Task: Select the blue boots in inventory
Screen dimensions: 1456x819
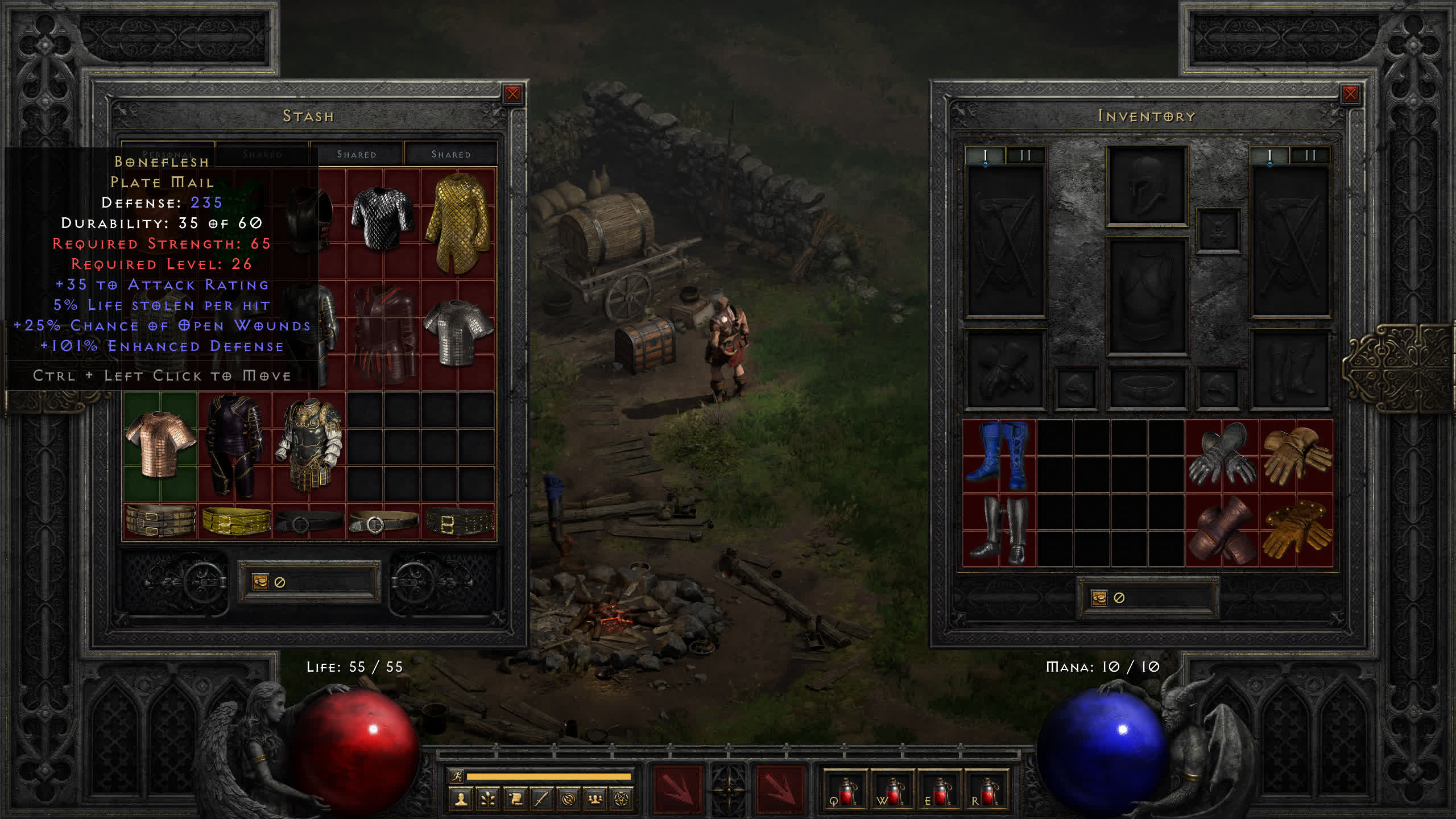Action: tap(999, 456)
